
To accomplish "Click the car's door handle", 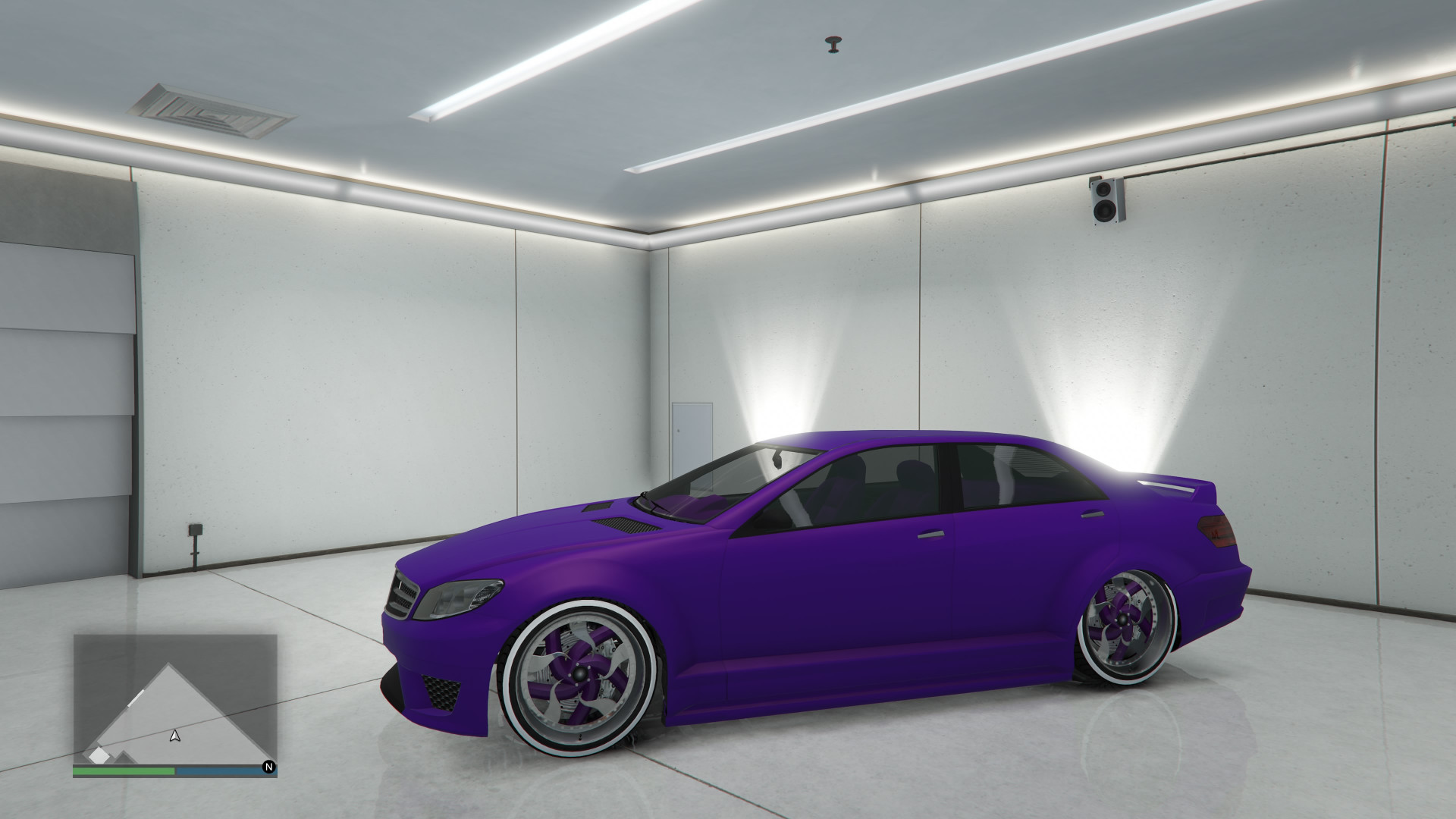I will coord(930,533).
